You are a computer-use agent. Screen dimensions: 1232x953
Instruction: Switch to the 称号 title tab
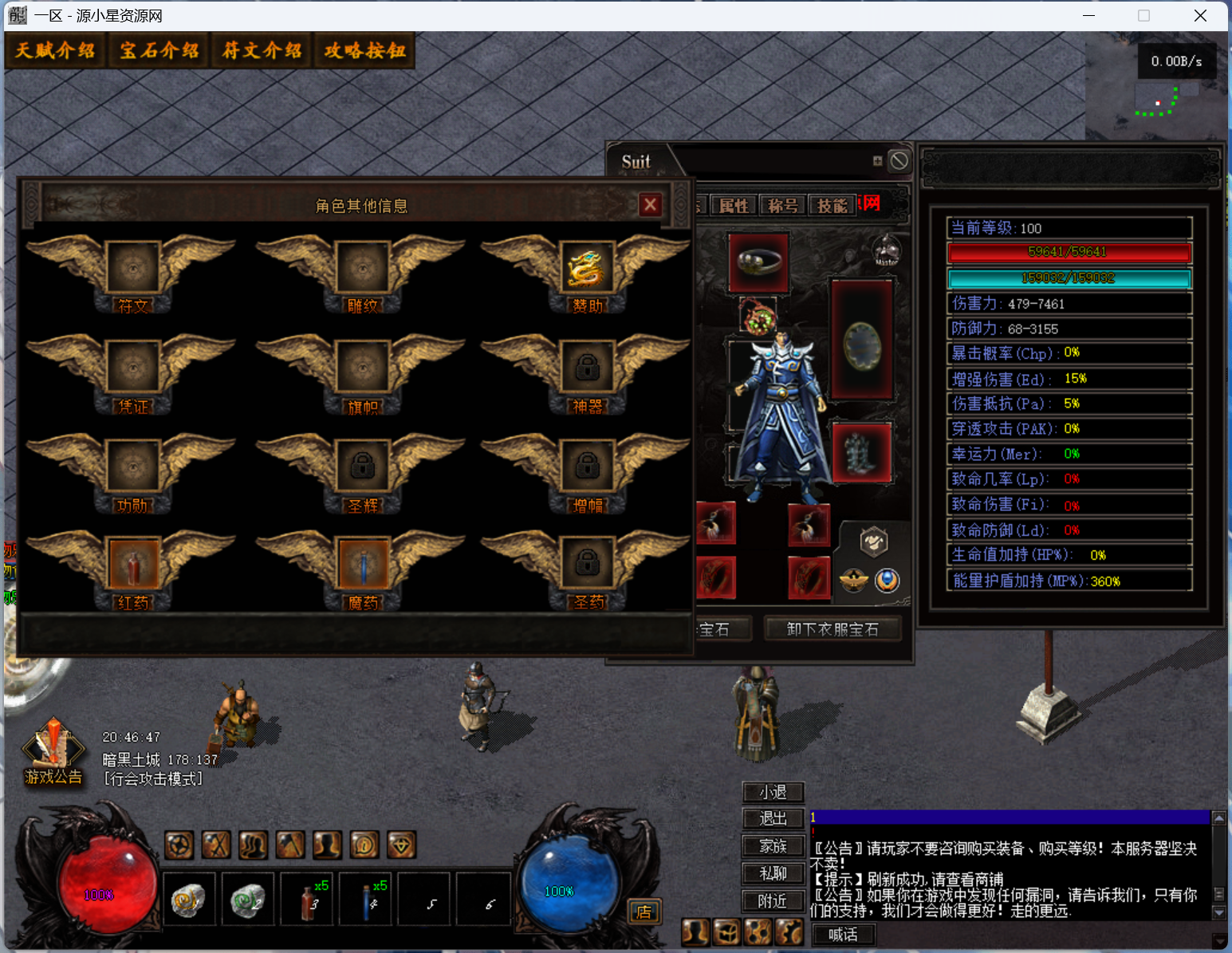[782, 206]
